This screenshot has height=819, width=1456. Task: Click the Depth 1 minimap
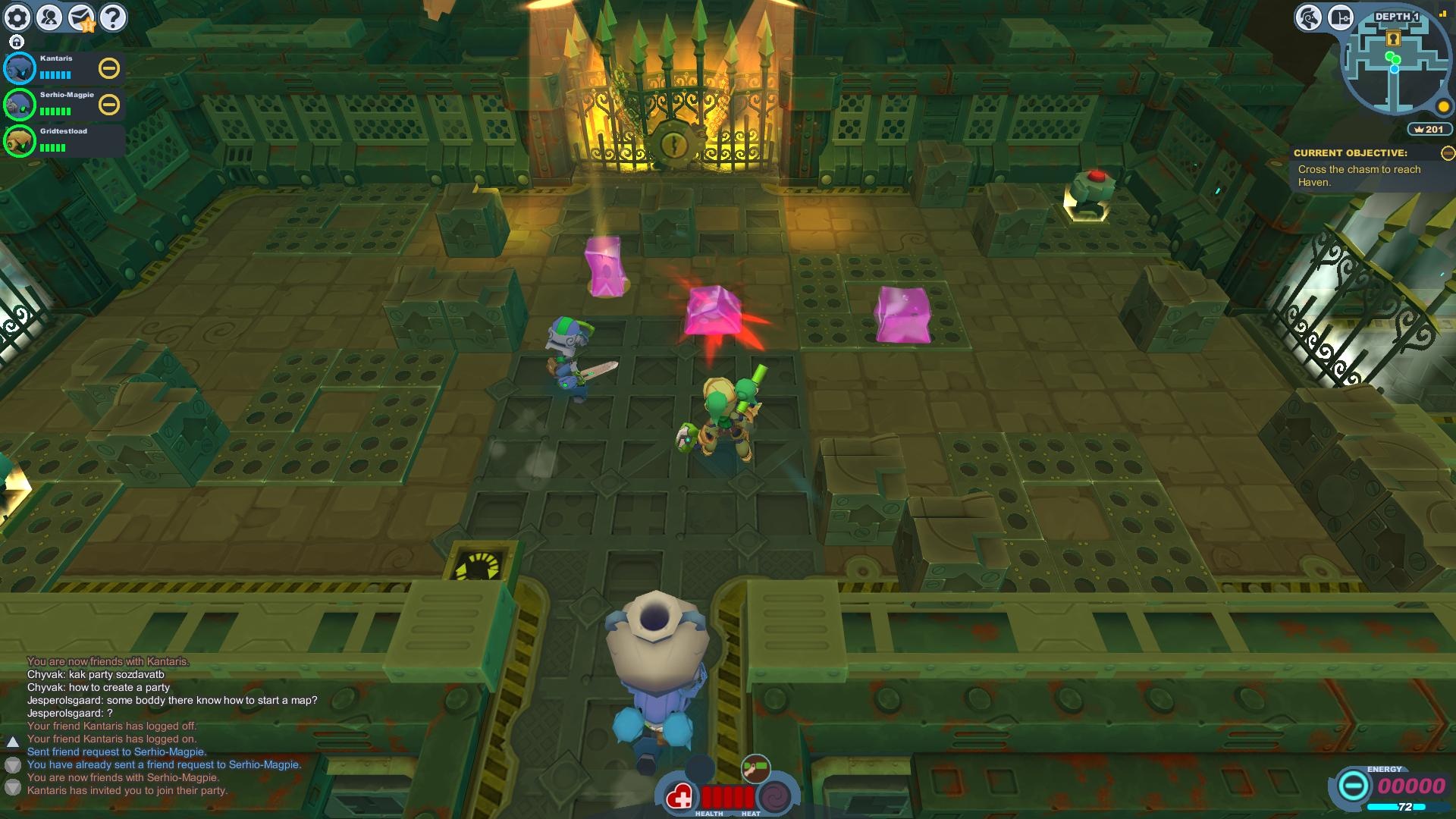(1395, 67)
